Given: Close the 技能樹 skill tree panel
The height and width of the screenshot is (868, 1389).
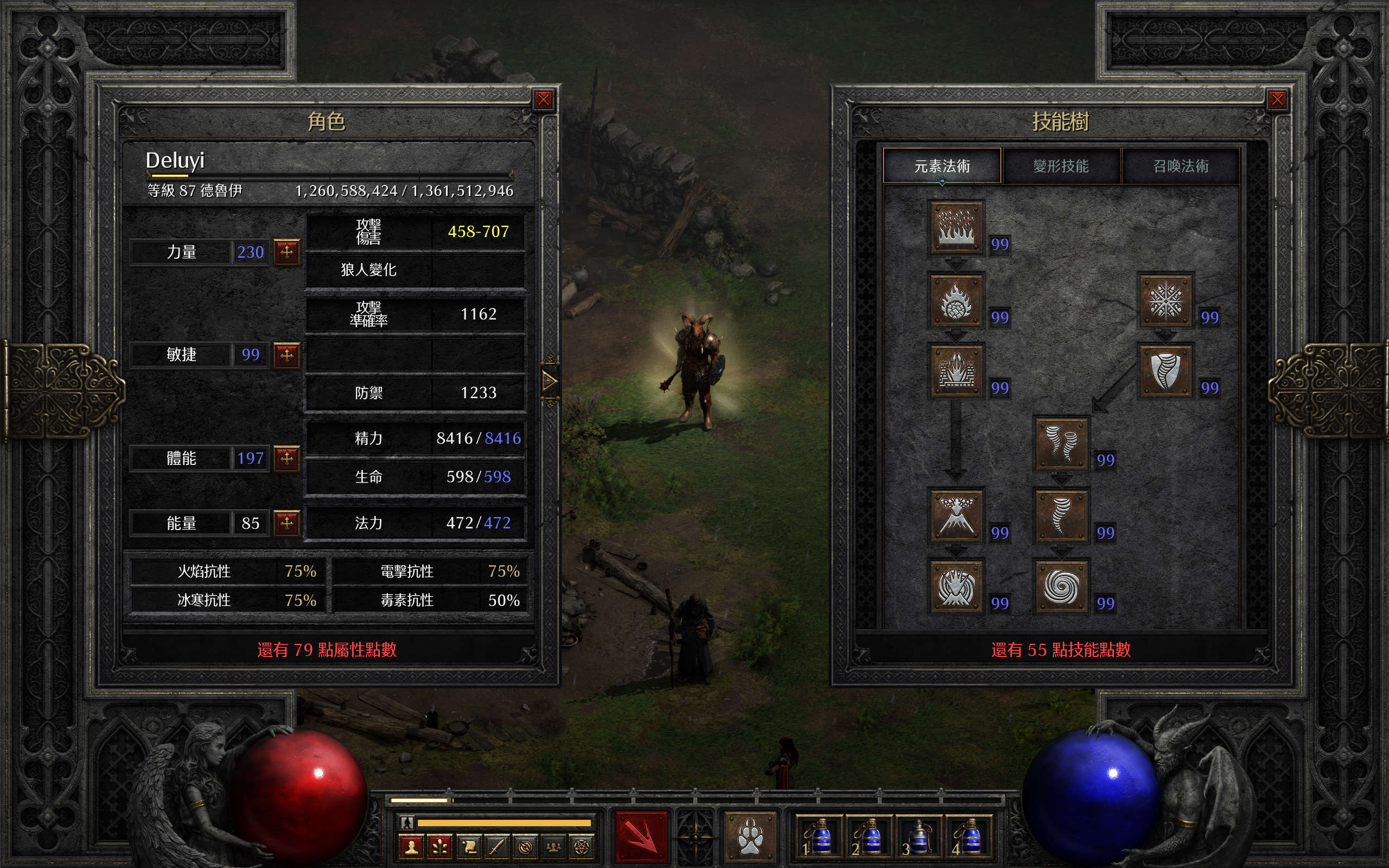Looking at the screenshot, I should (1277, 100).
